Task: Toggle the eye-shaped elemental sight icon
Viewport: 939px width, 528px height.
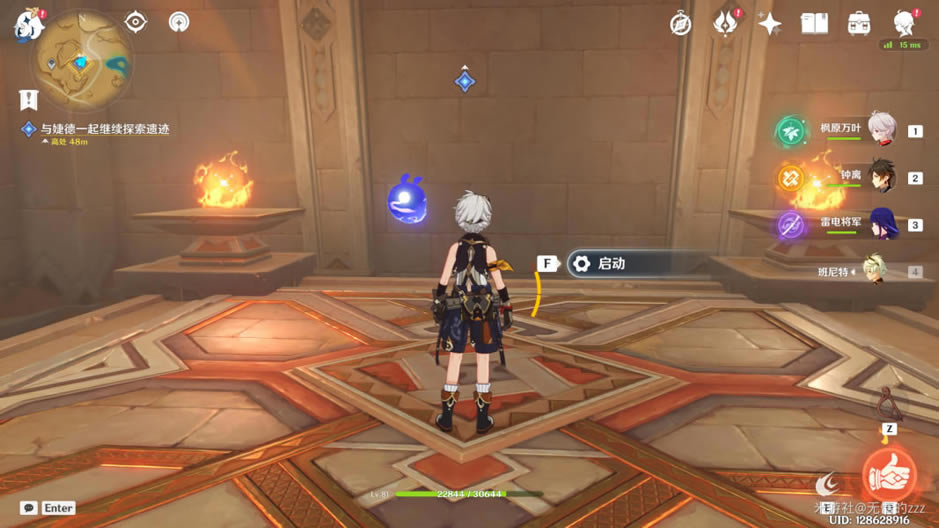Action: coord(136,22)
